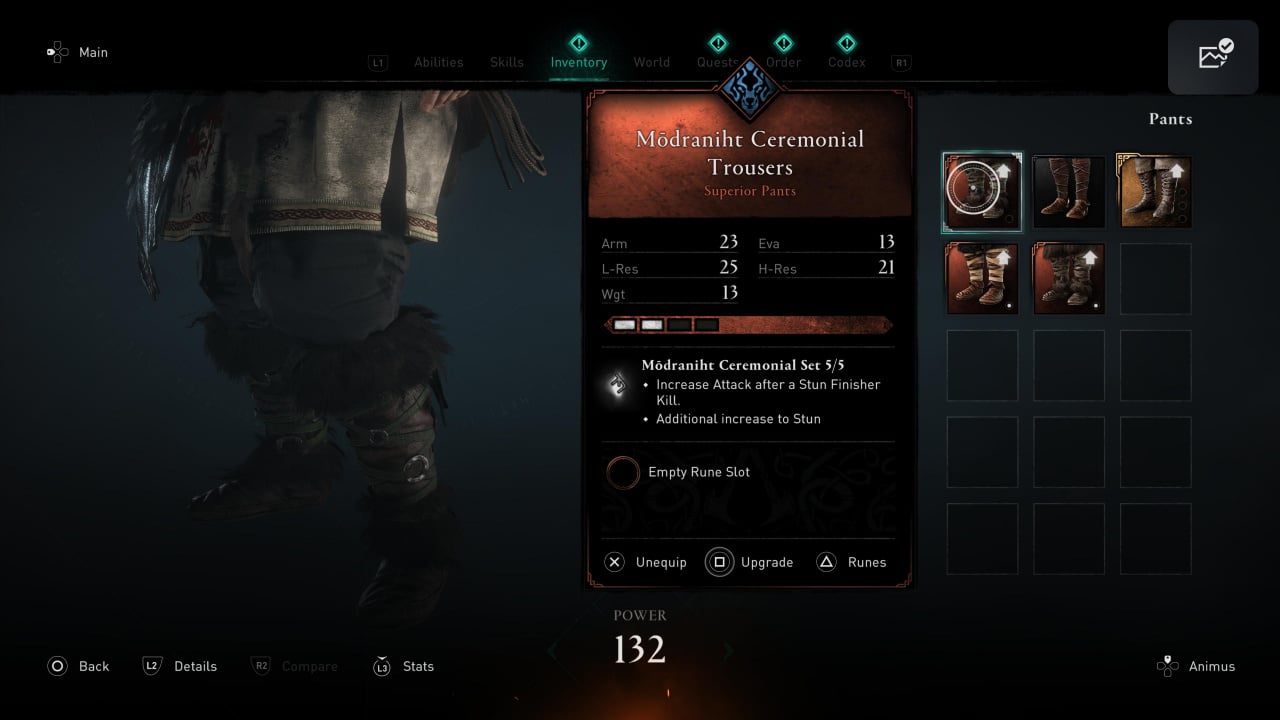Open the Codex tab

point(846,62)
